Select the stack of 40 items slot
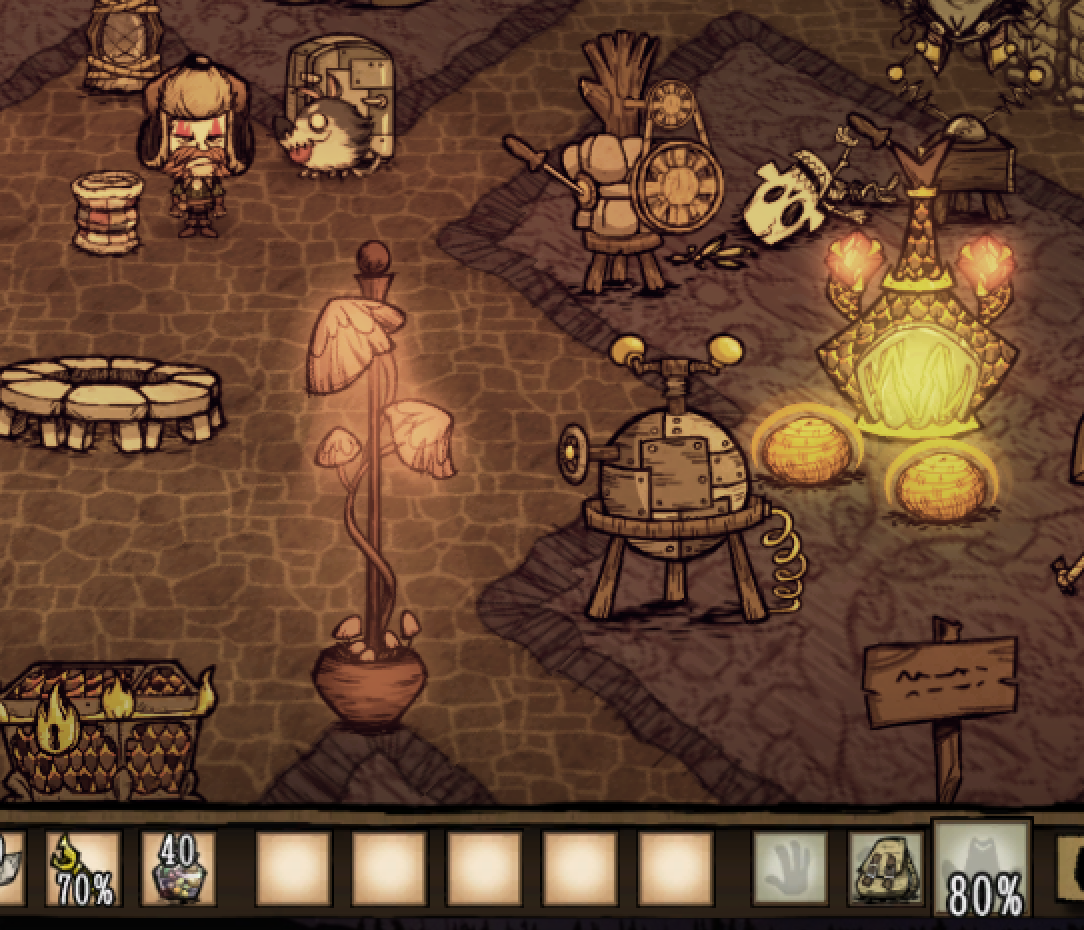The width and height of the screenshot is (1084, 930). [x=178, y=869]
